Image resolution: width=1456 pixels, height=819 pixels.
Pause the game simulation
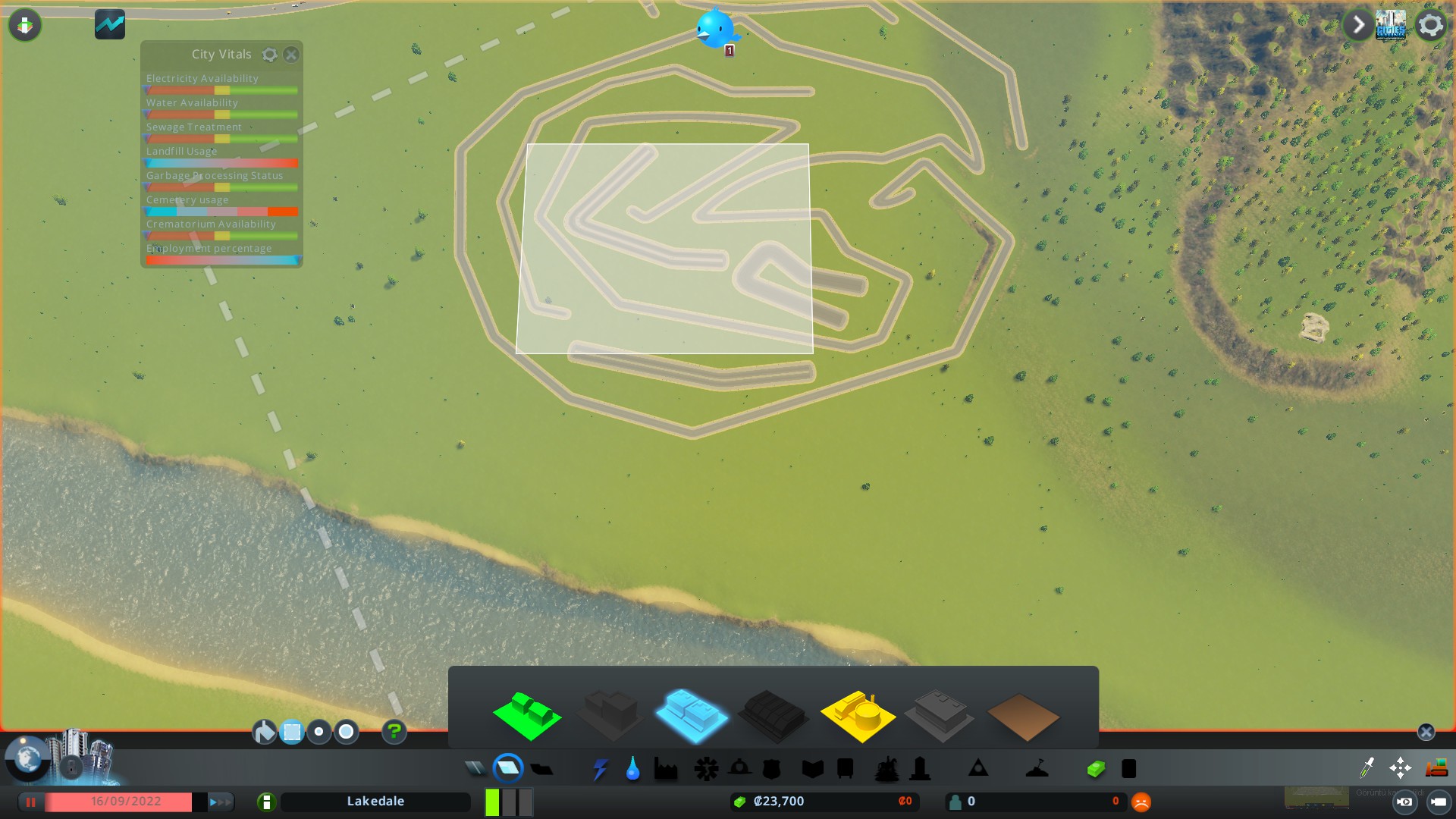[30, 802]
